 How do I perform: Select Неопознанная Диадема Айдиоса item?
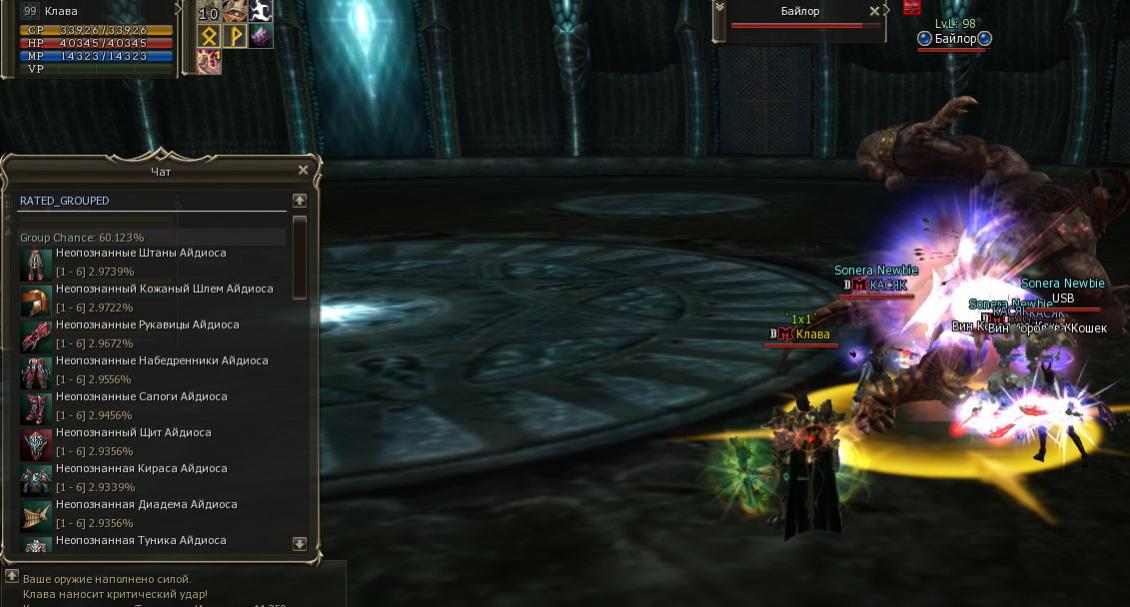[146, 505]
